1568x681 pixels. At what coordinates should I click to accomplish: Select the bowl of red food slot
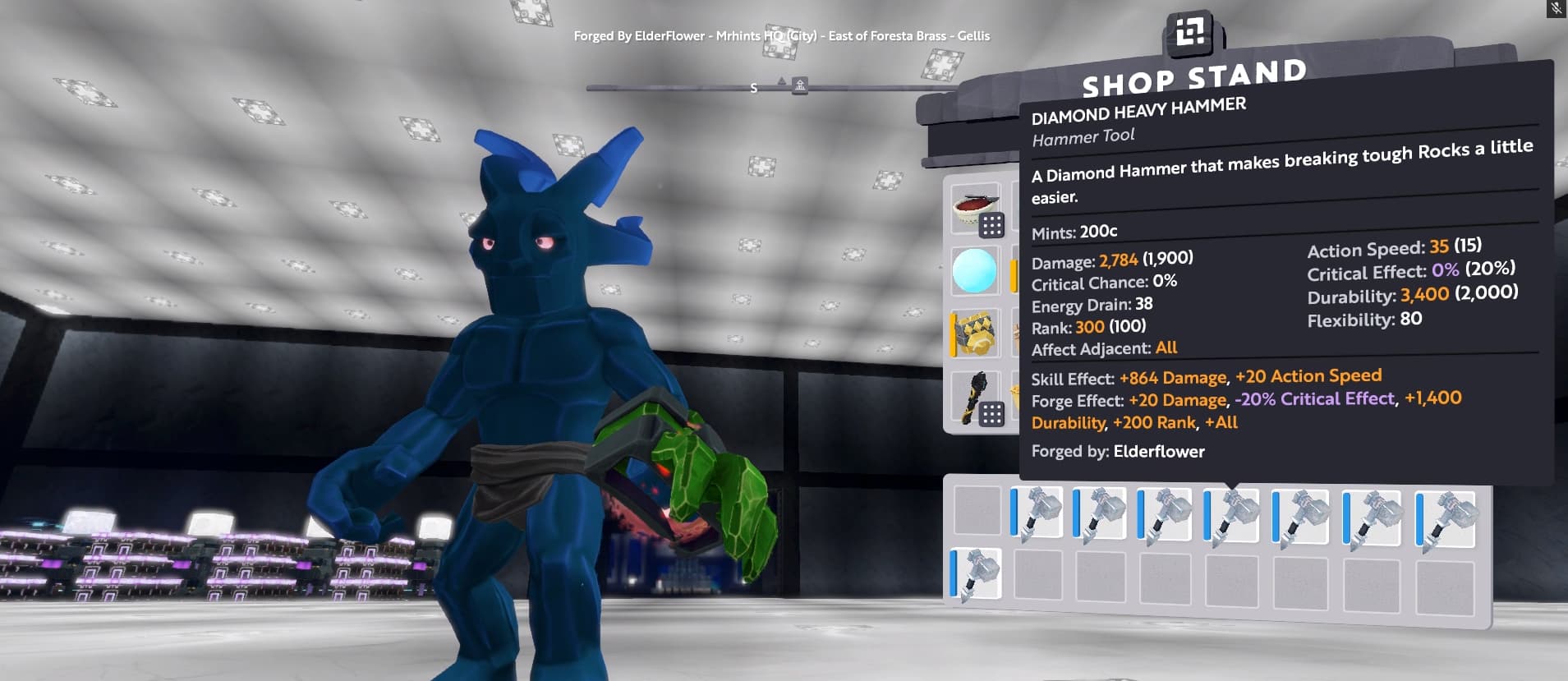(976, 210)
